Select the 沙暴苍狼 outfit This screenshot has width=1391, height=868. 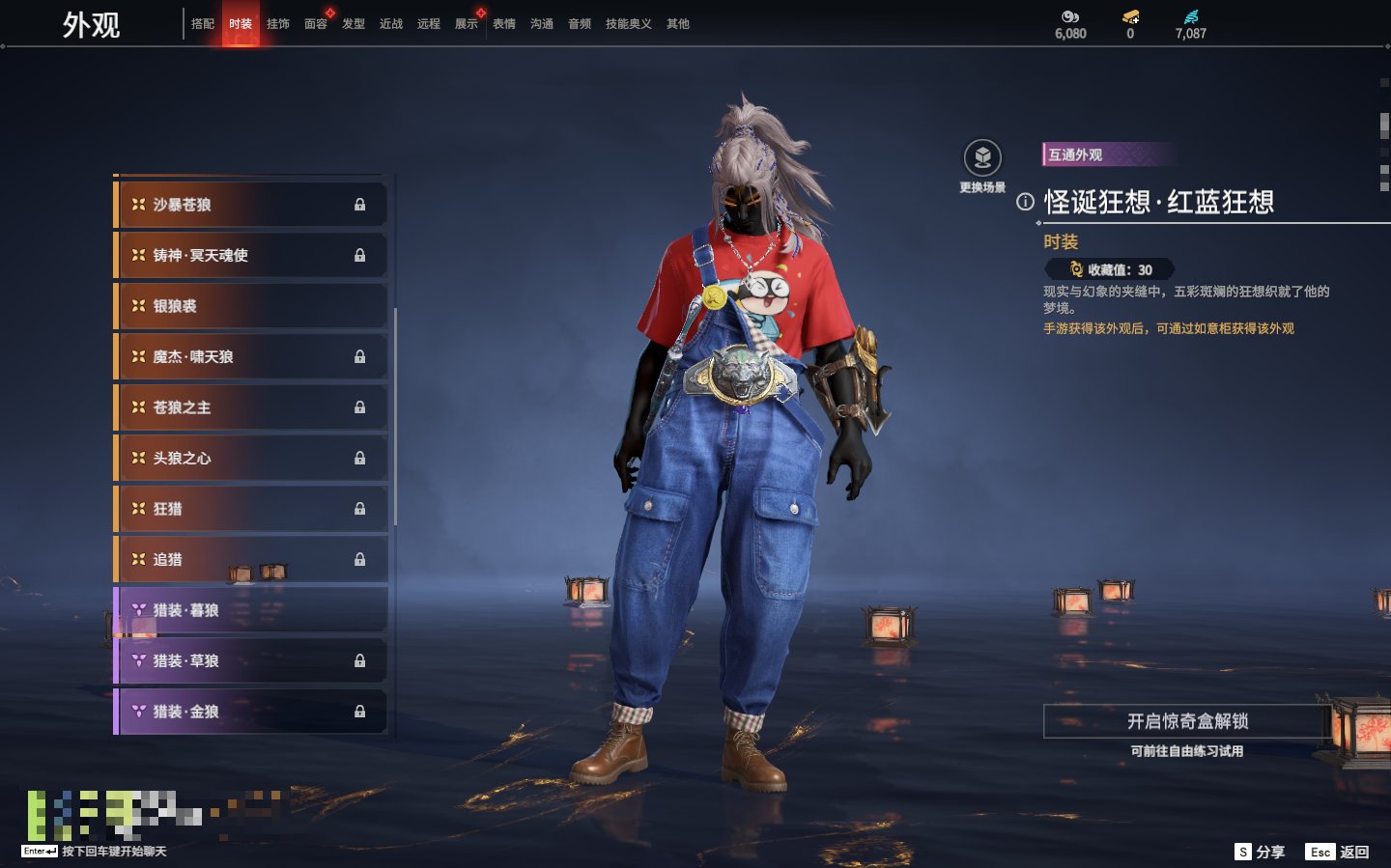(x=250, y=205)
